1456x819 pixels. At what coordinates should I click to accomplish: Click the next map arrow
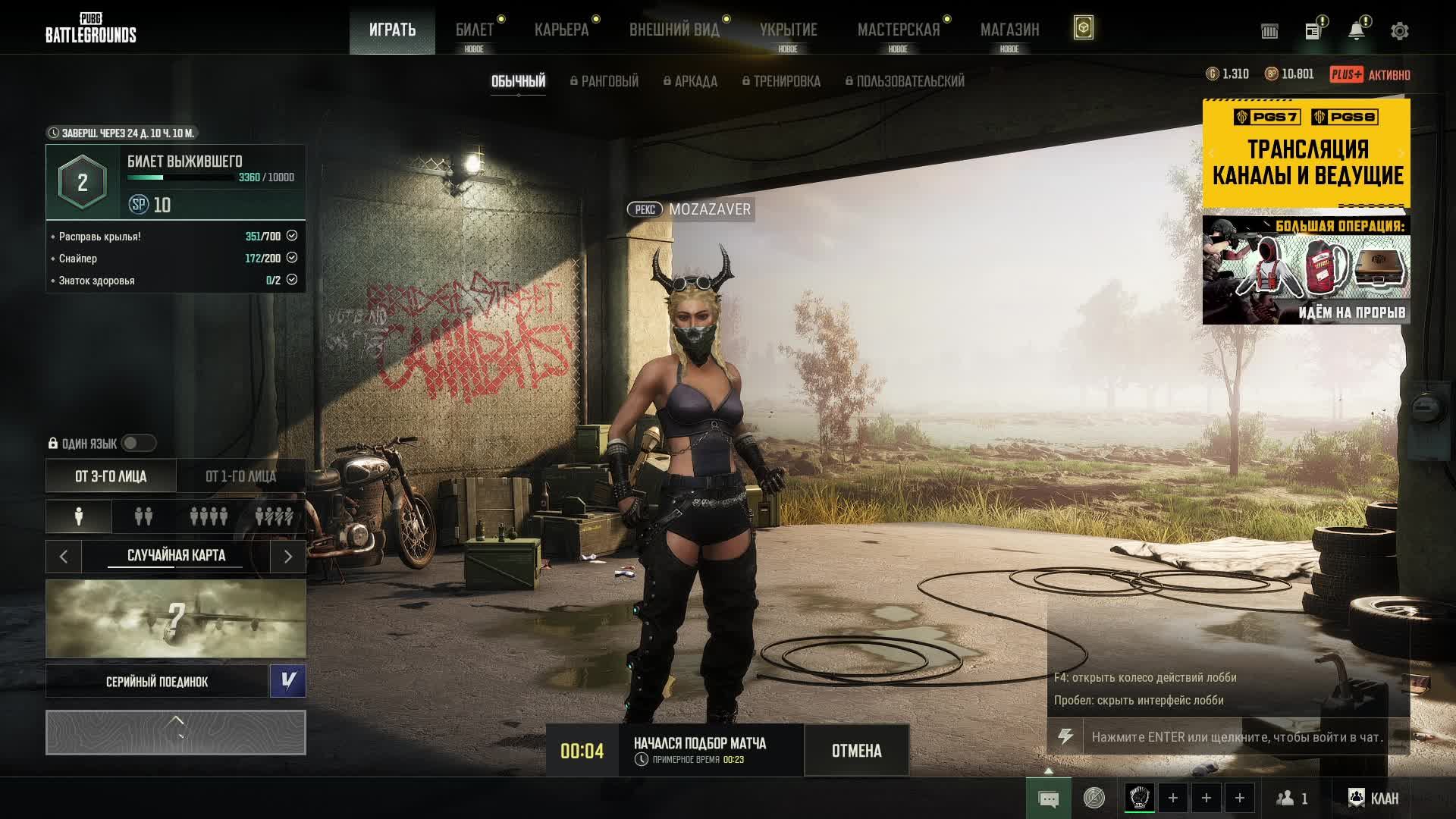pos(287,557)
